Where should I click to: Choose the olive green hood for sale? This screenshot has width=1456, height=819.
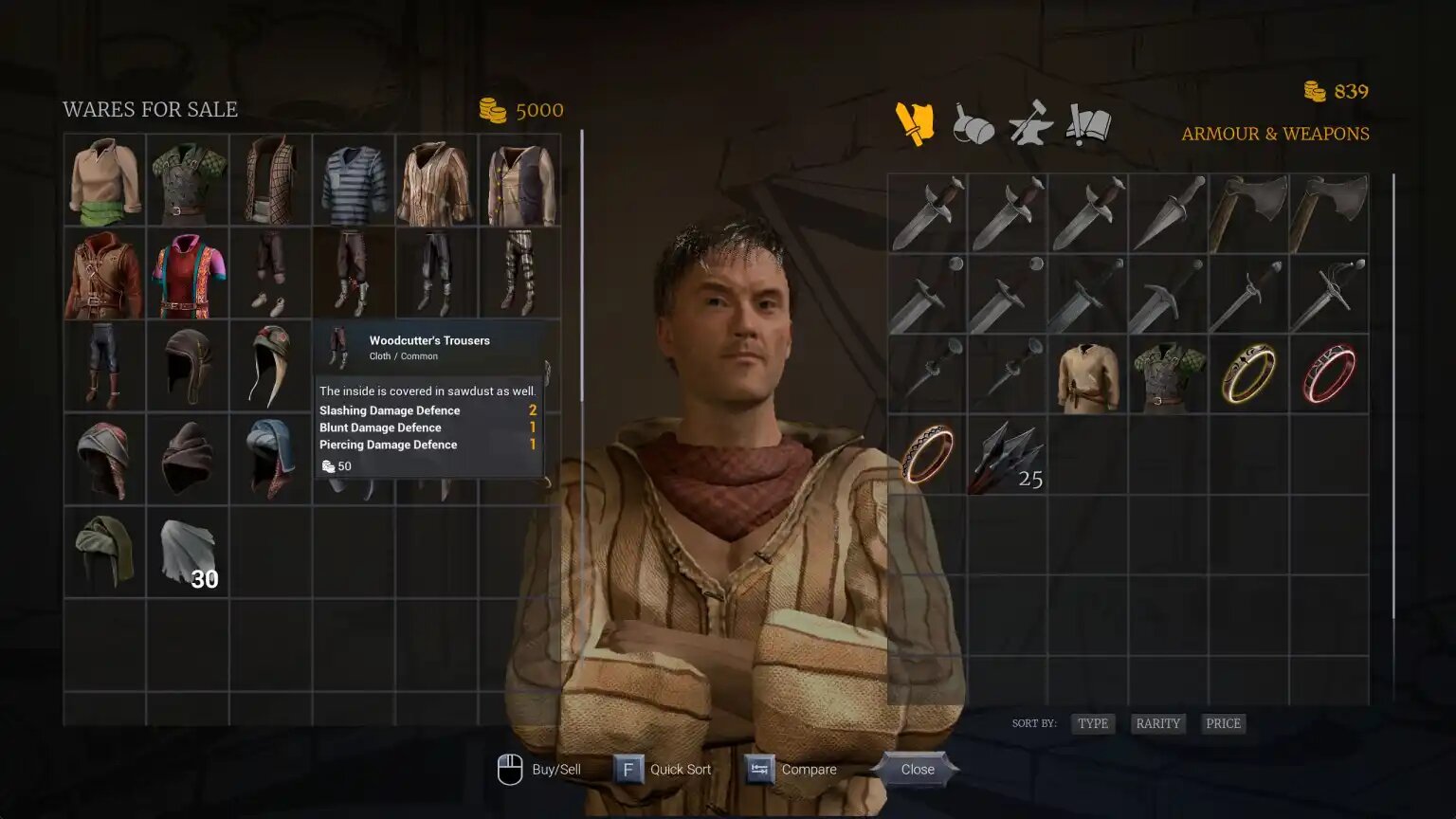pyautogui.click(x=104, y=552)
